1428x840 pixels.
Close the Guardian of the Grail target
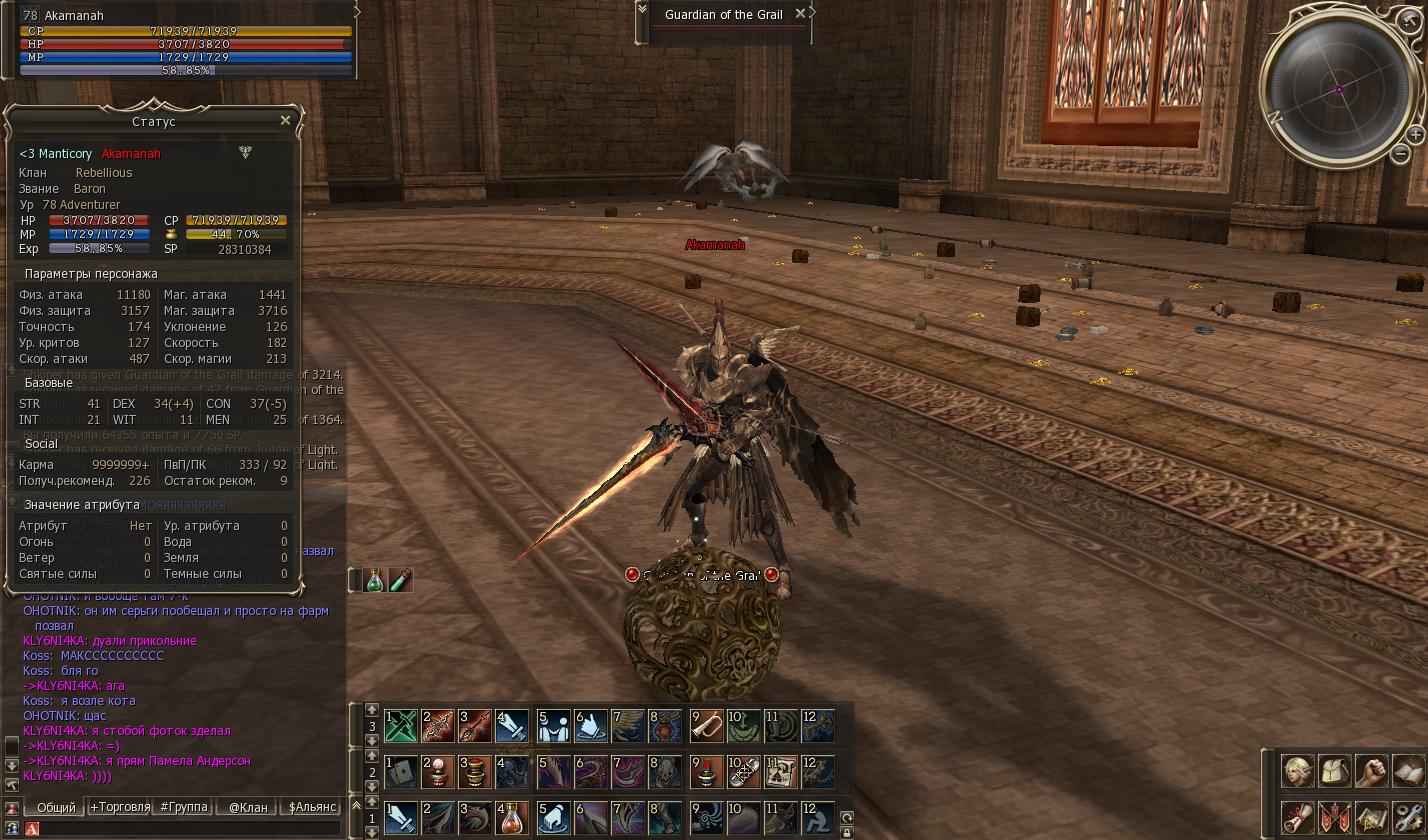(x=800, y=14)
